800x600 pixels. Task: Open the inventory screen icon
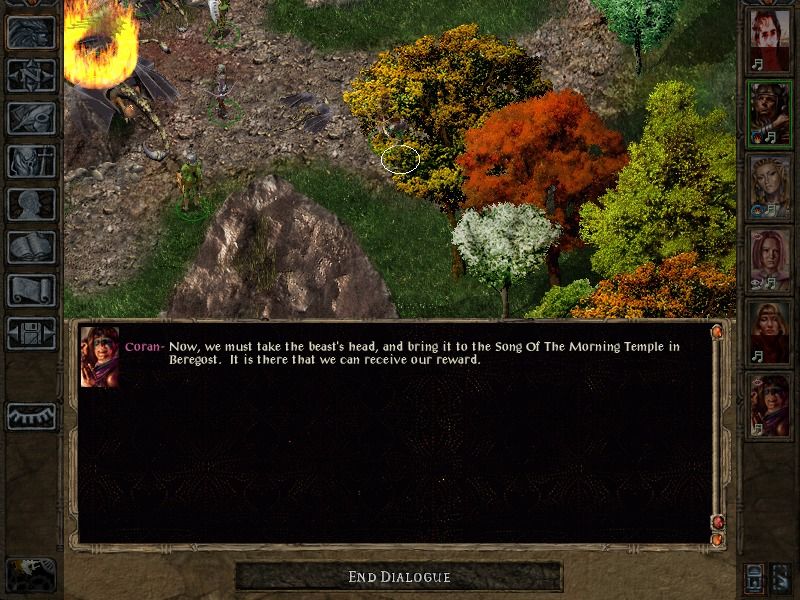tap(31, 161)
